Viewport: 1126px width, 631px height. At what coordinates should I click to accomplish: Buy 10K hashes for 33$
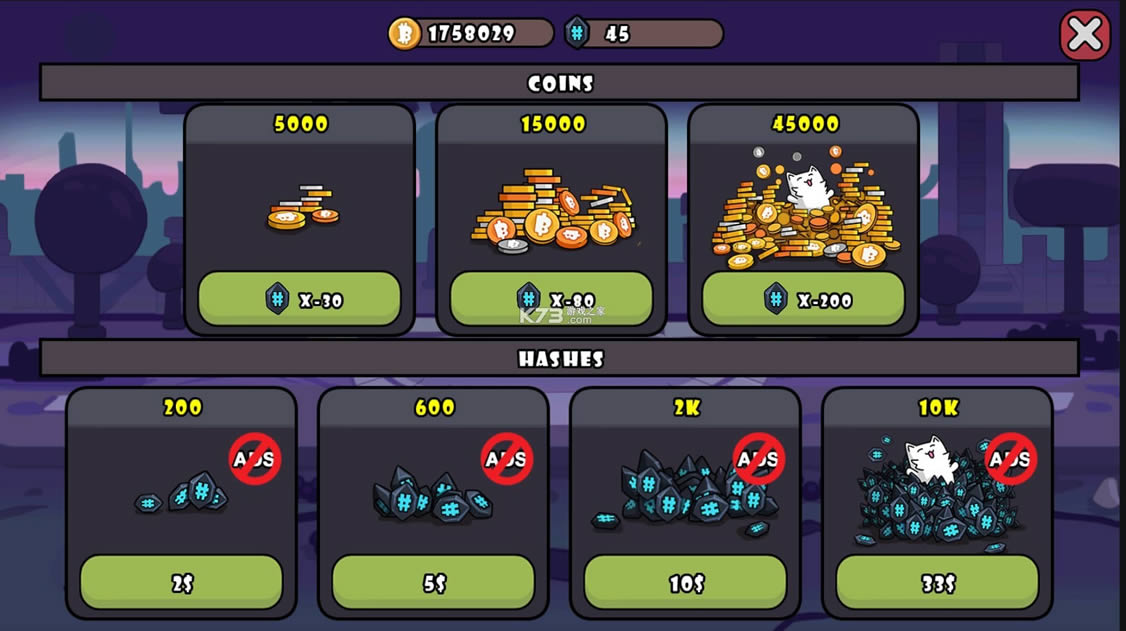click(937, 583)
